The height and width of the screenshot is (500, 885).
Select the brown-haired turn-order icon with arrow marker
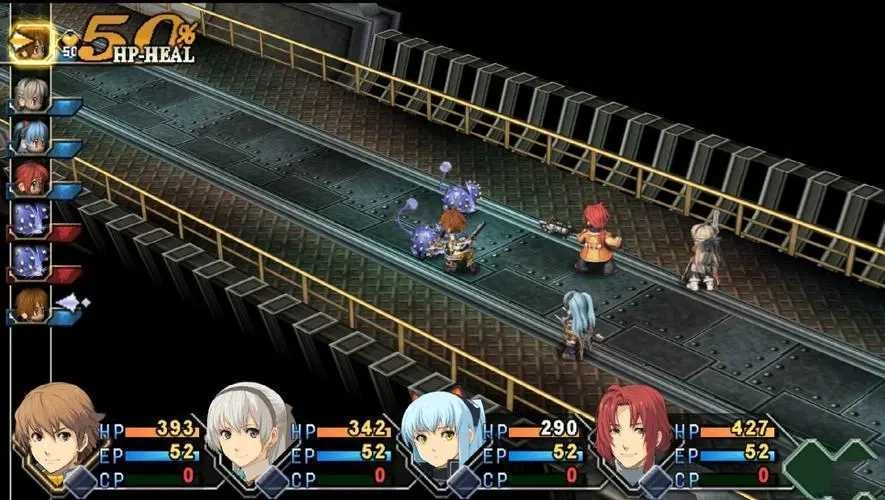(x=31, y=305)
